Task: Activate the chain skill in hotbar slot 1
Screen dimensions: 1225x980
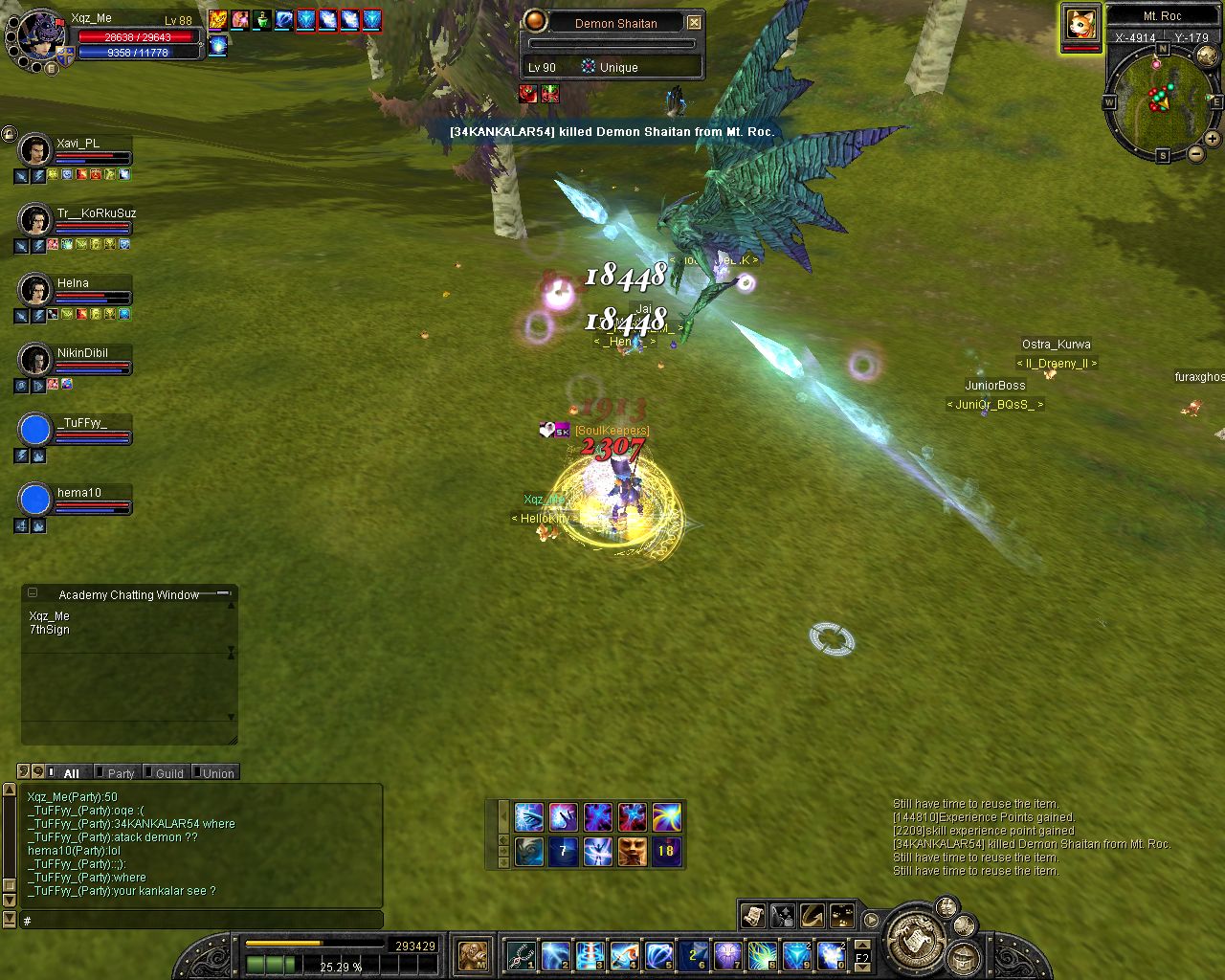Action: coord(520,954)
